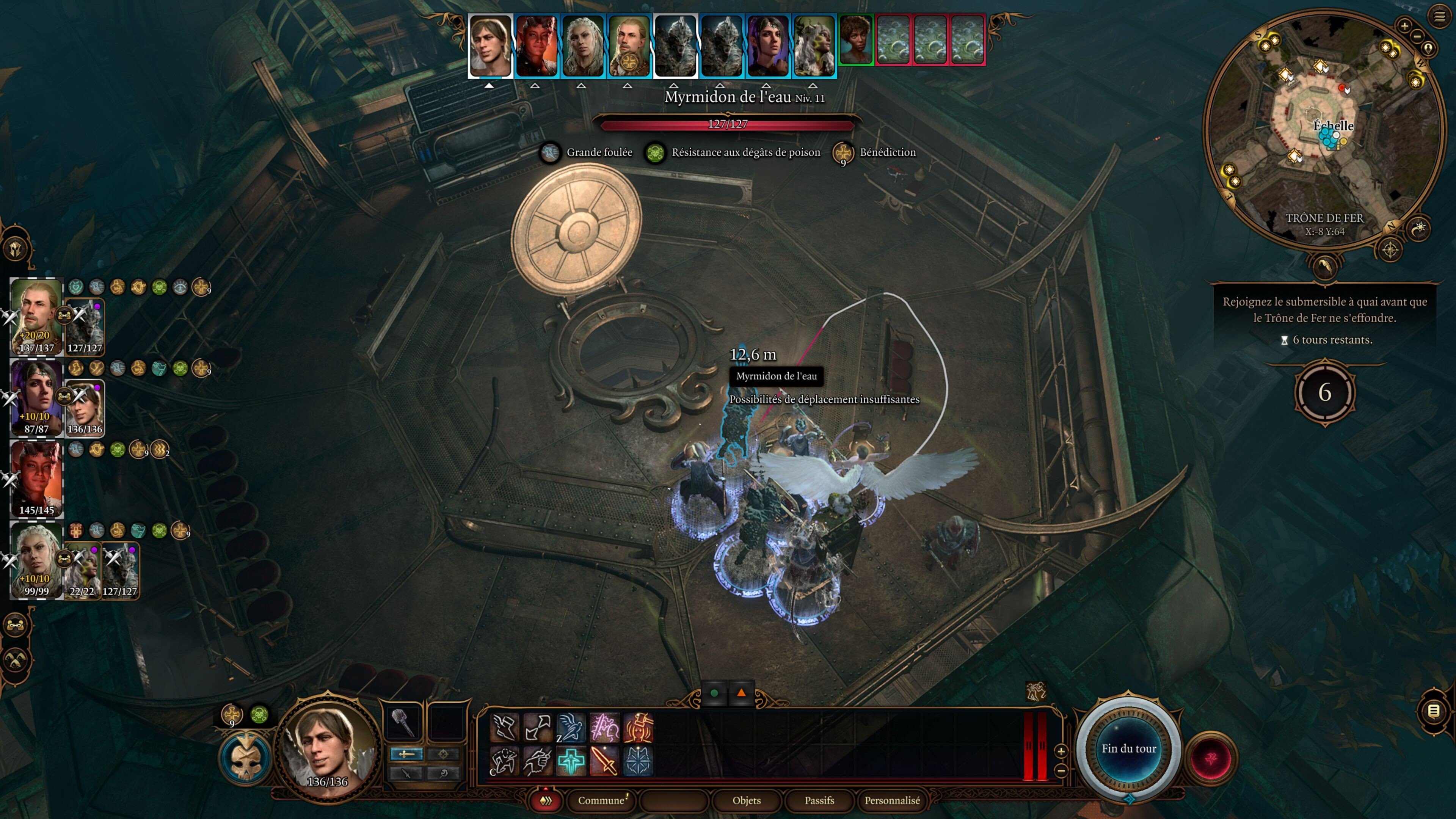Activate the winged fly ability icon
The image size is (1456, 819).
(x=570, y=728)
